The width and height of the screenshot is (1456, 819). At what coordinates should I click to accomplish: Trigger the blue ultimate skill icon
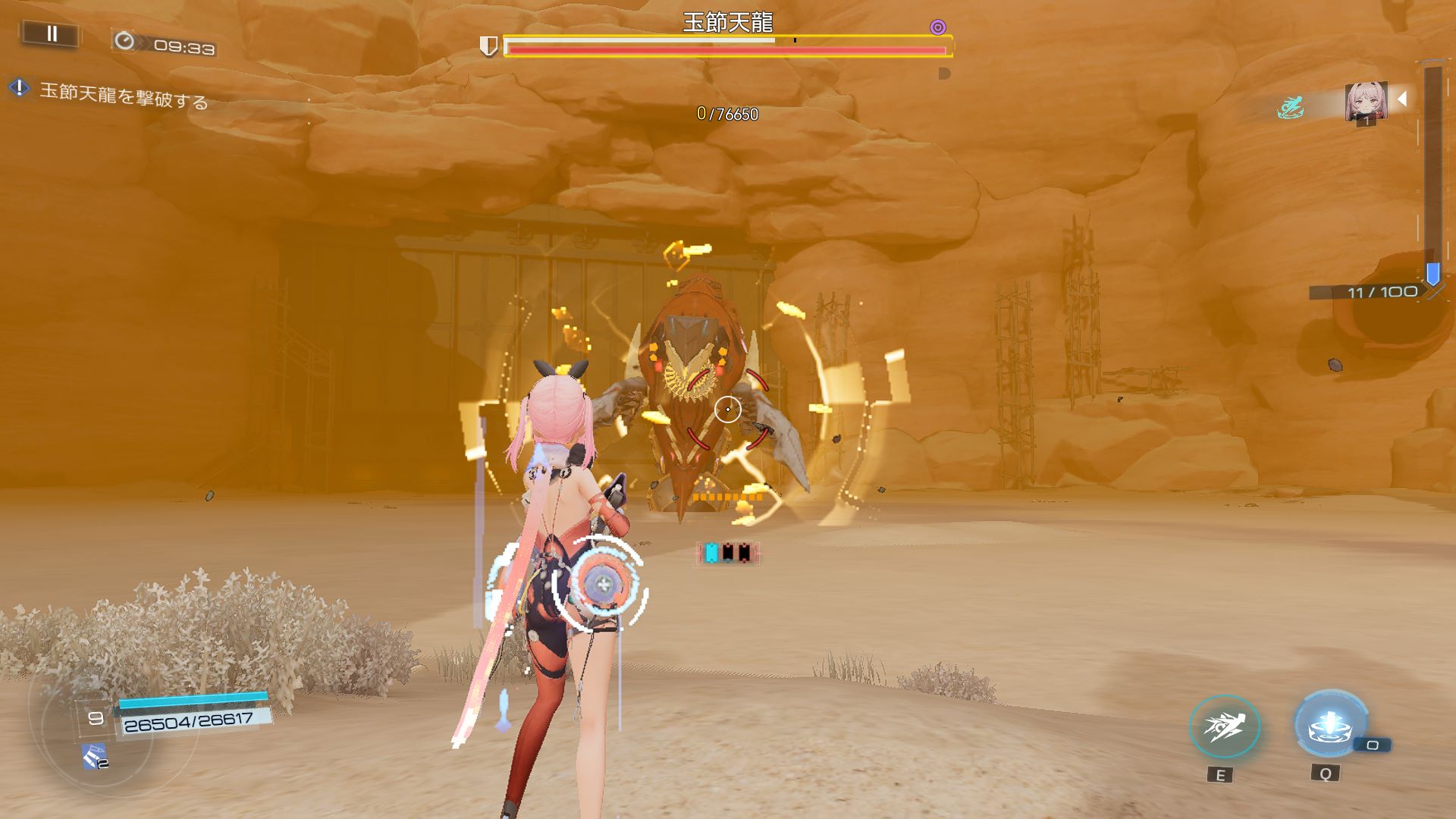pyautogui.click(x=1330, y=725)
